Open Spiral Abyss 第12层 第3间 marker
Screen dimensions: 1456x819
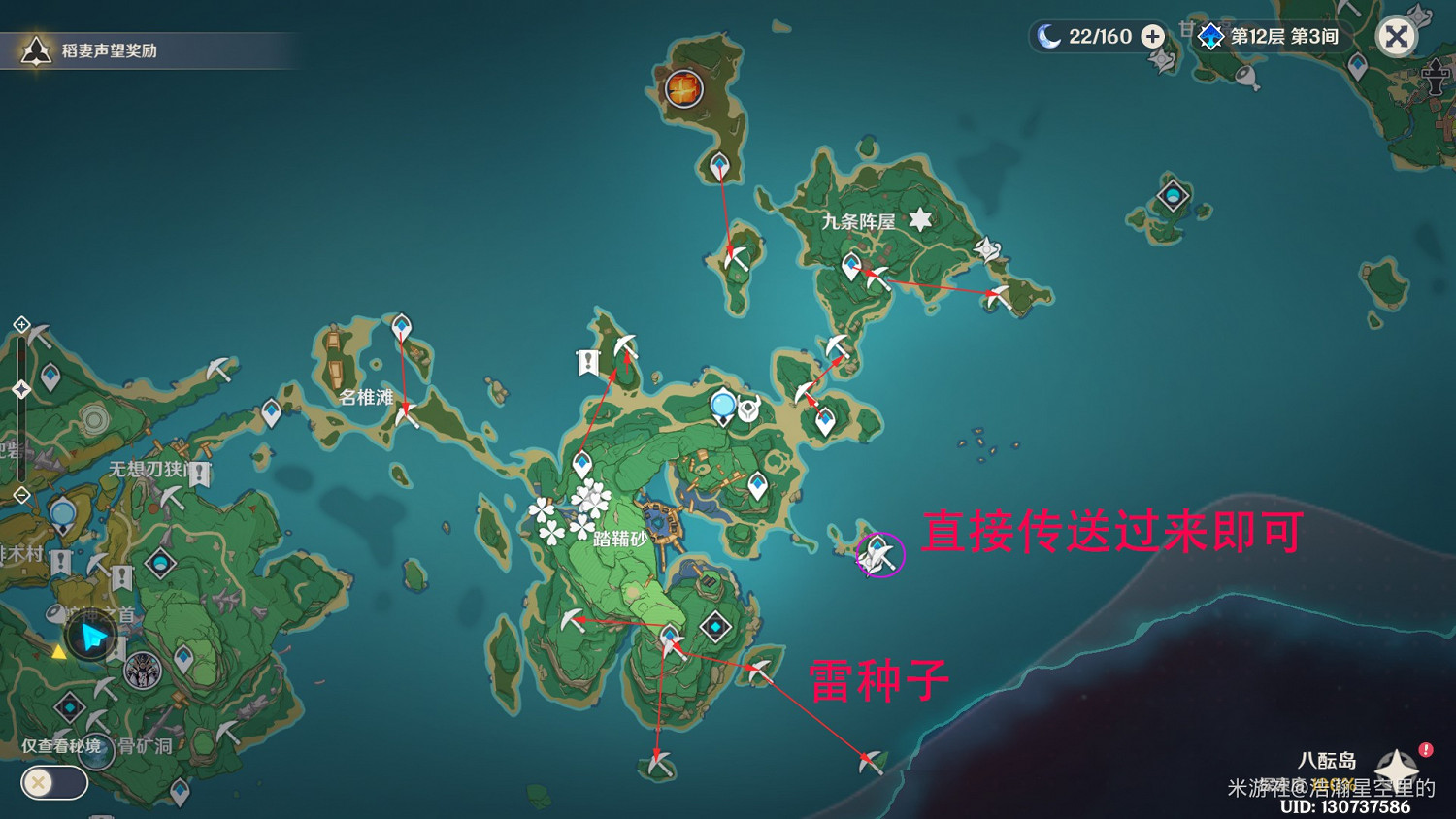pyautogui.click(x=1208, y=37)
